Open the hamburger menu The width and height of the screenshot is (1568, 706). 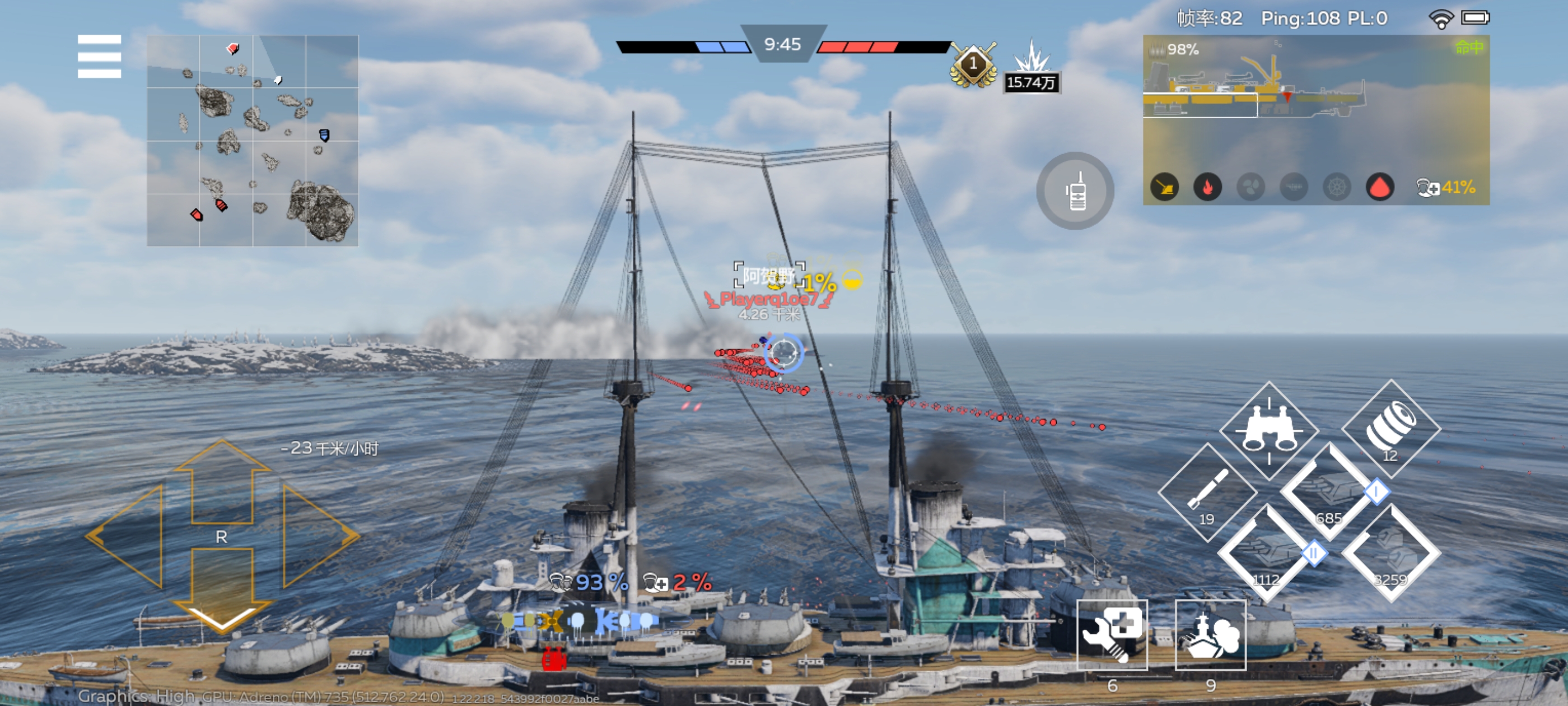point(99,56)
